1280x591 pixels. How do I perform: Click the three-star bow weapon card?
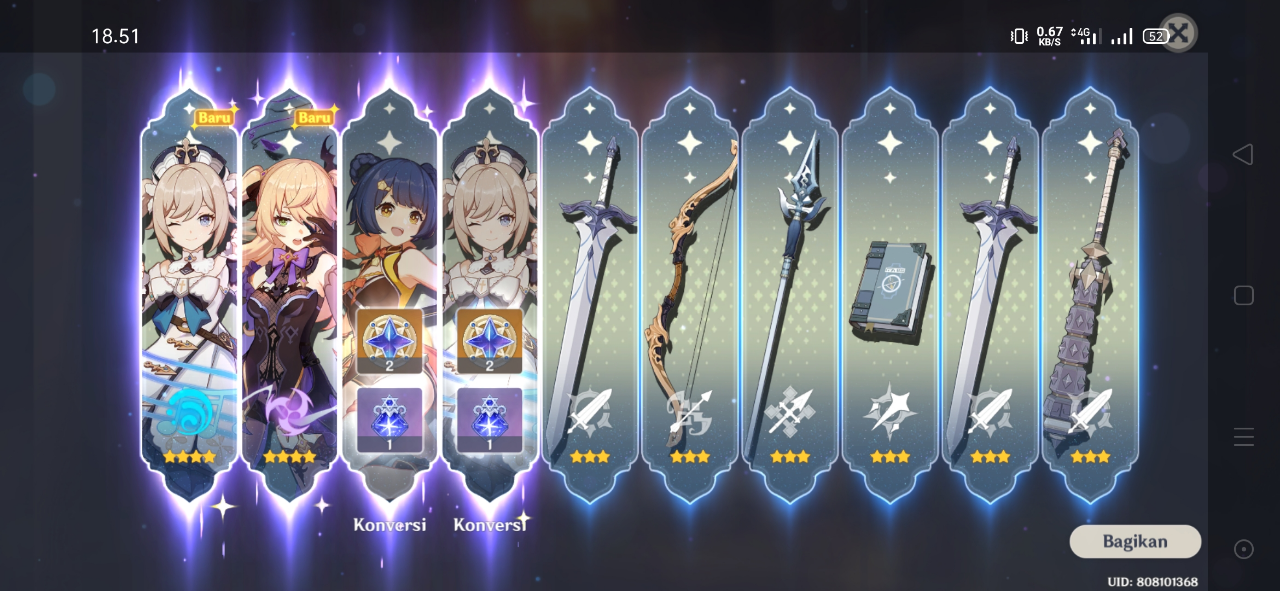690,290
